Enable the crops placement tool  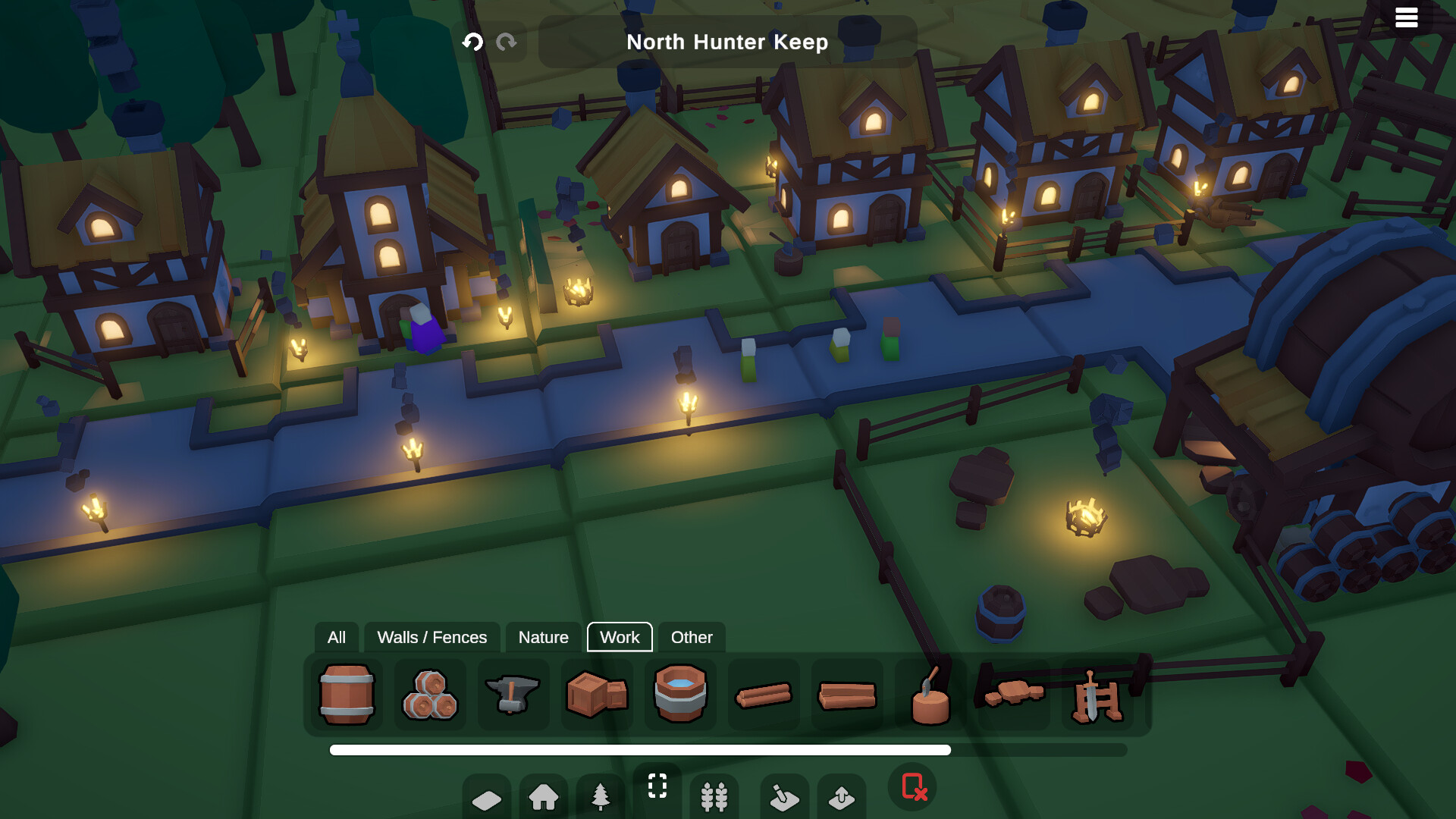tap(714, 796)
